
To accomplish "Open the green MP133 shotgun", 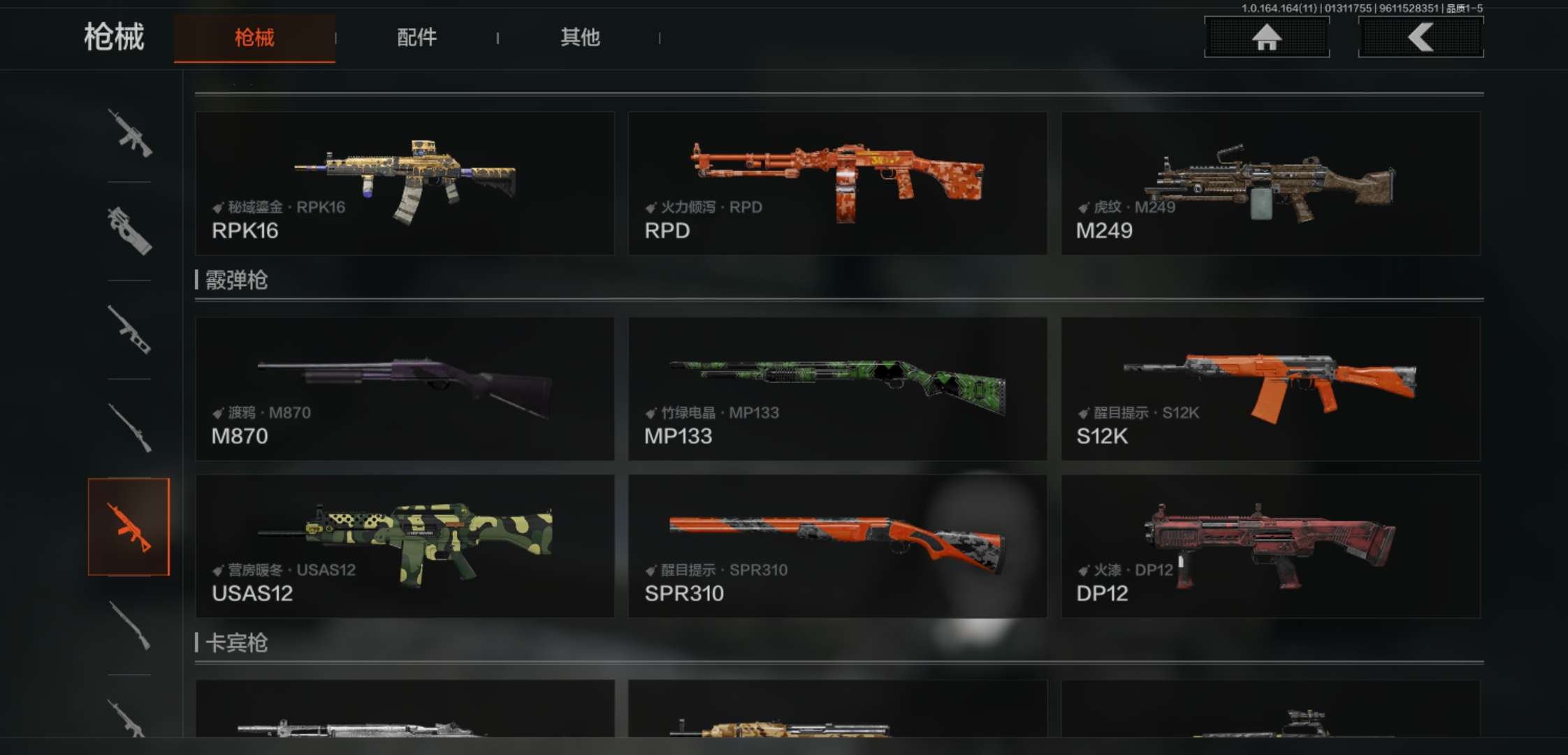I will [x=837, y=389].
